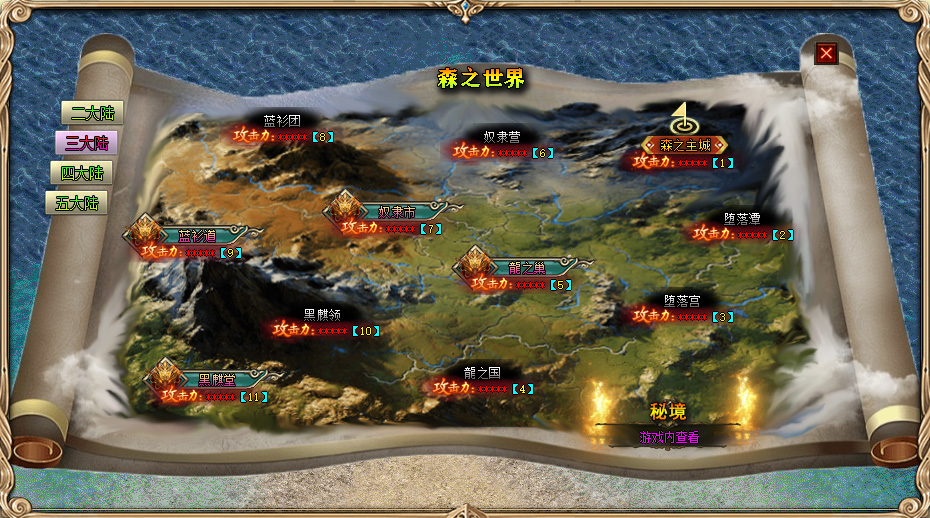Enter the 黑麒堂 boss location

click(x=216, y=379)
